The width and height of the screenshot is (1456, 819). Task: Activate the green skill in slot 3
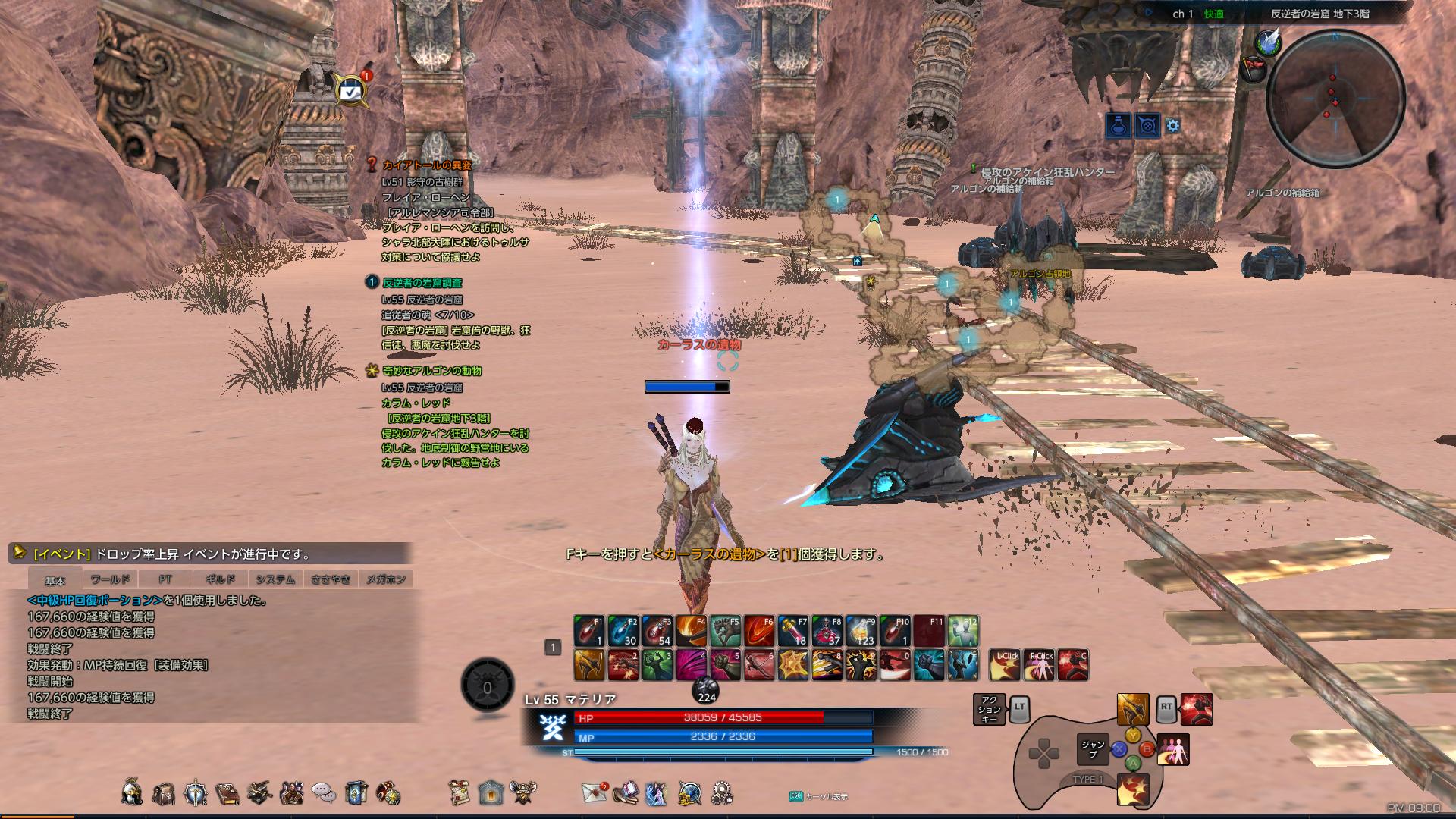657,665
